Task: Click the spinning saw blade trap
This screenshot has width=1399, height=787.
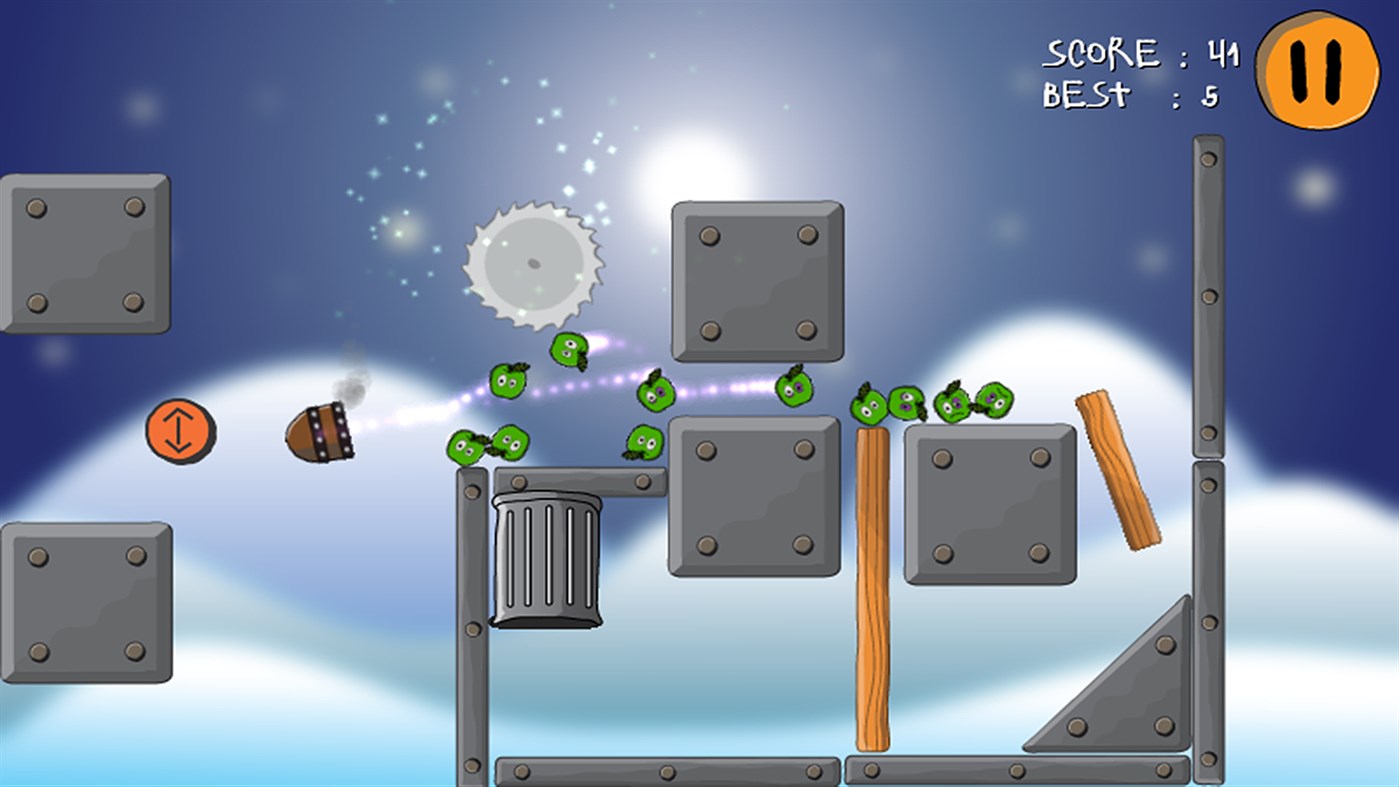Action: tap(534, 263)
